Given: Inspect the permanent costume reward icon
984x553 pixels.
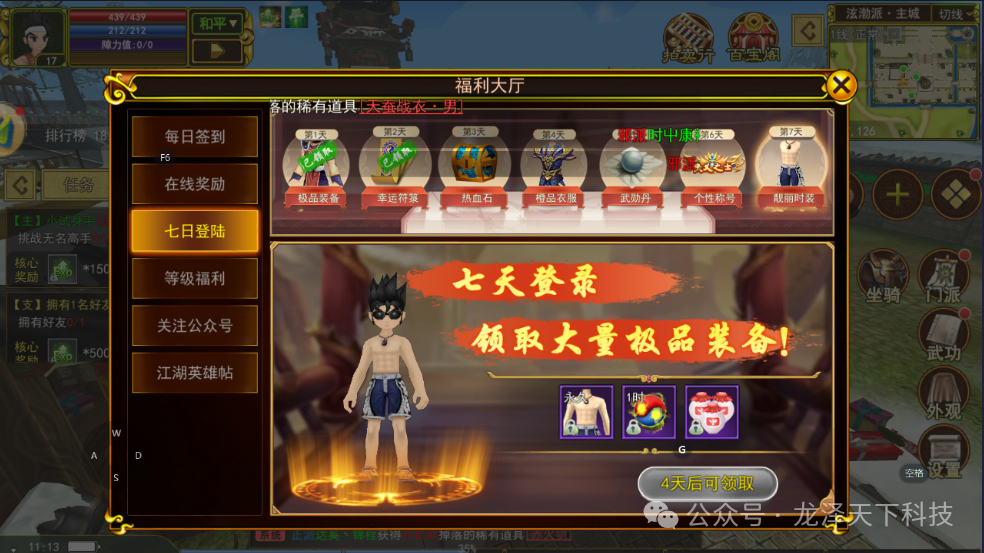Looking at the screenshot, I should point(586,411).
